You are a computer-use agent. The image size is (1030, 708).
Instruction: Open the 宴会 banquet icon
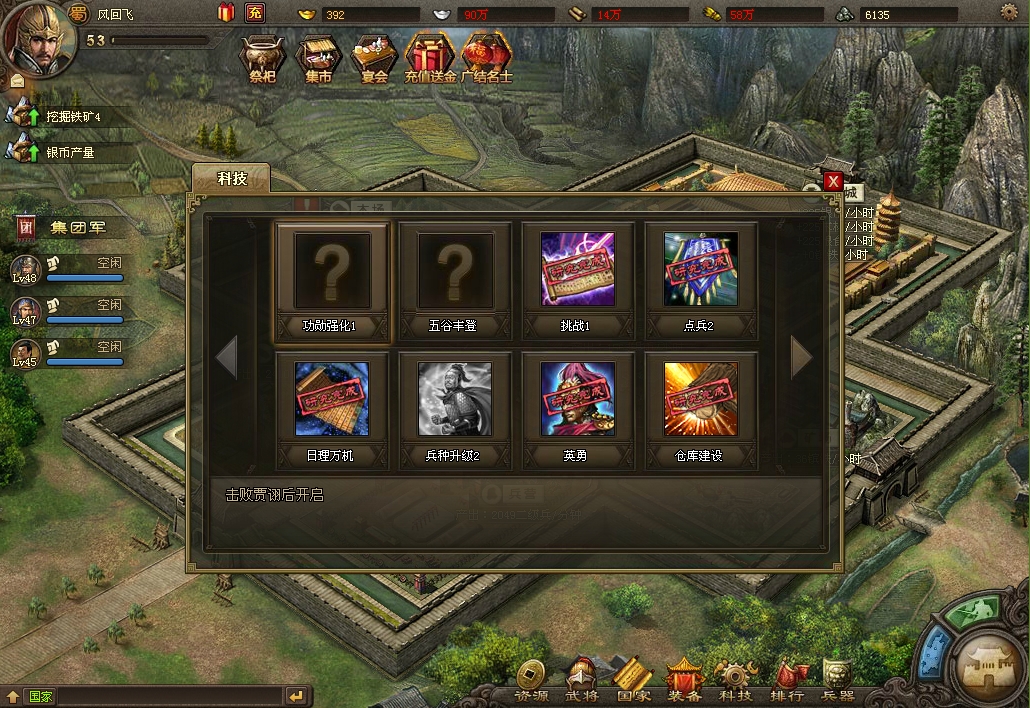click(x=374, y=58)
